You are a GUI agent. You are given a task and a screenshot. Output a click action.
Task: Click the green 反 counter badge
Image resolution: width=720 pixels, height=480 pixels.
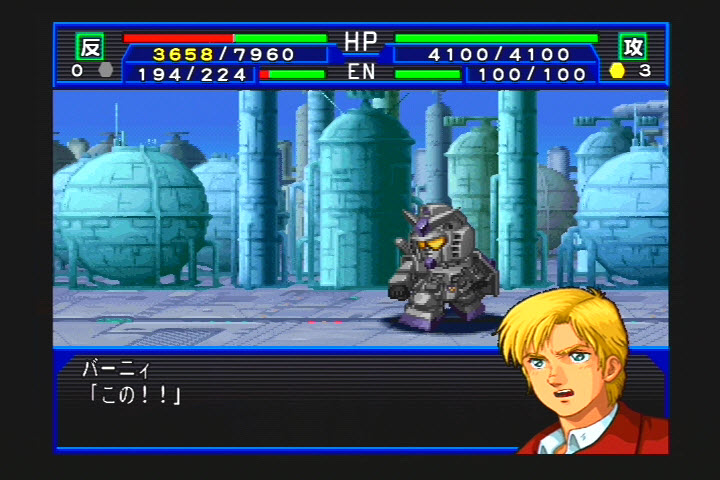90,46
